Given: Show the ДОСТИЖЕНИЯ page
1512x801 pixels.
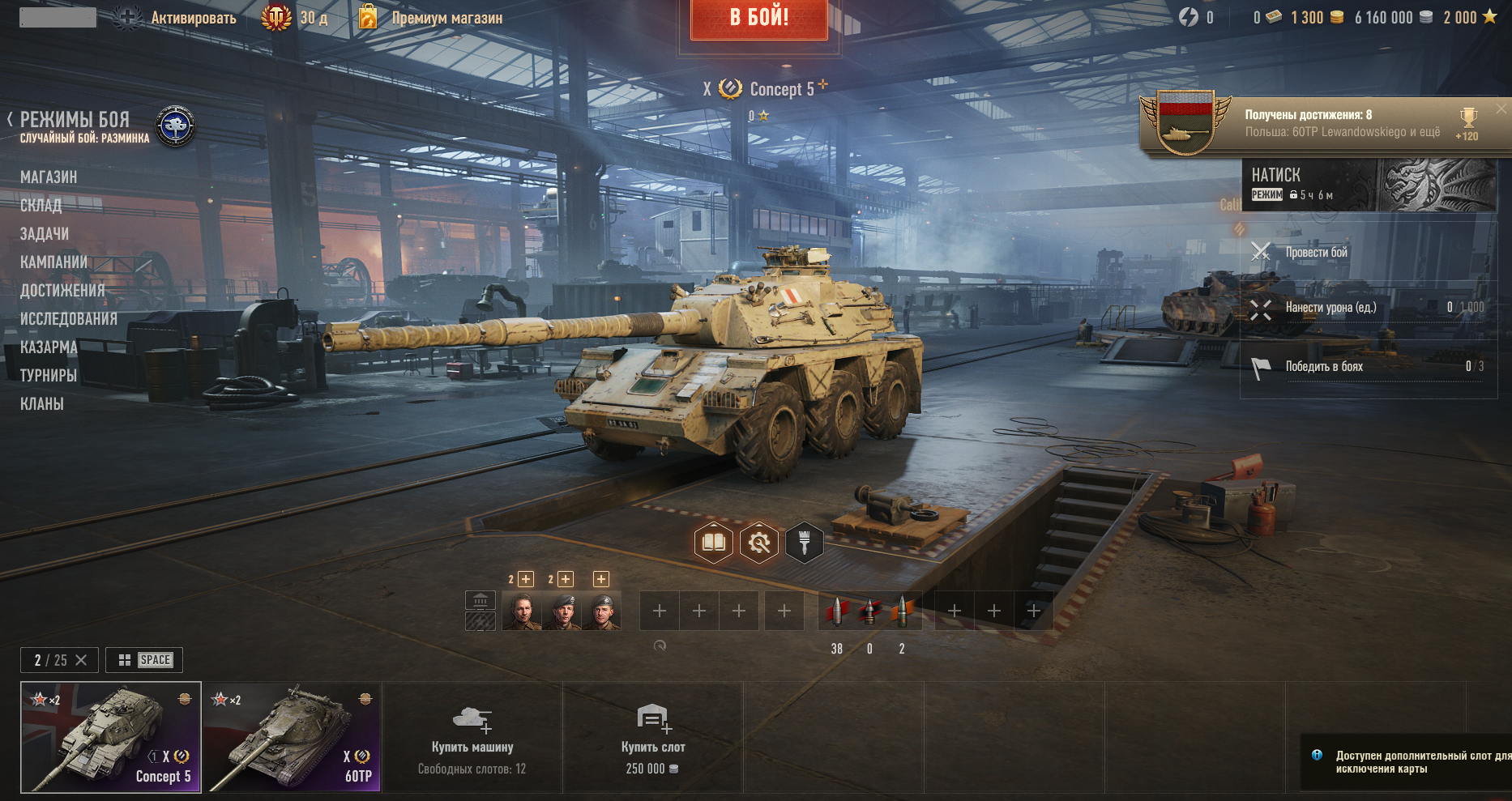Looking at the screenshot, I should point(62,291).
